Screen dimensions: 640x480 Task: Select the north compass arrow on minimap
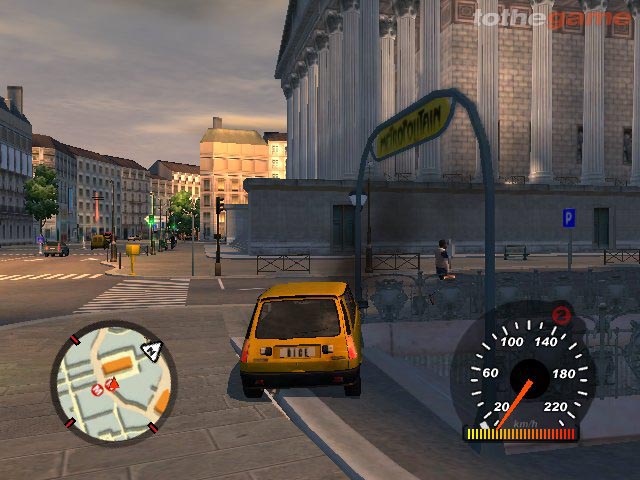[151, 350]
